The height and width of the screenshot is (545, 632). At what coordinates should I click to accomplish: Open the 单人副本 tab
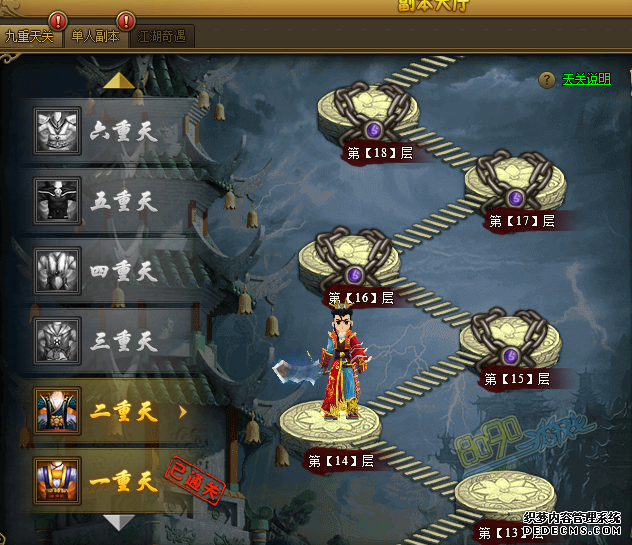point(95,37)
